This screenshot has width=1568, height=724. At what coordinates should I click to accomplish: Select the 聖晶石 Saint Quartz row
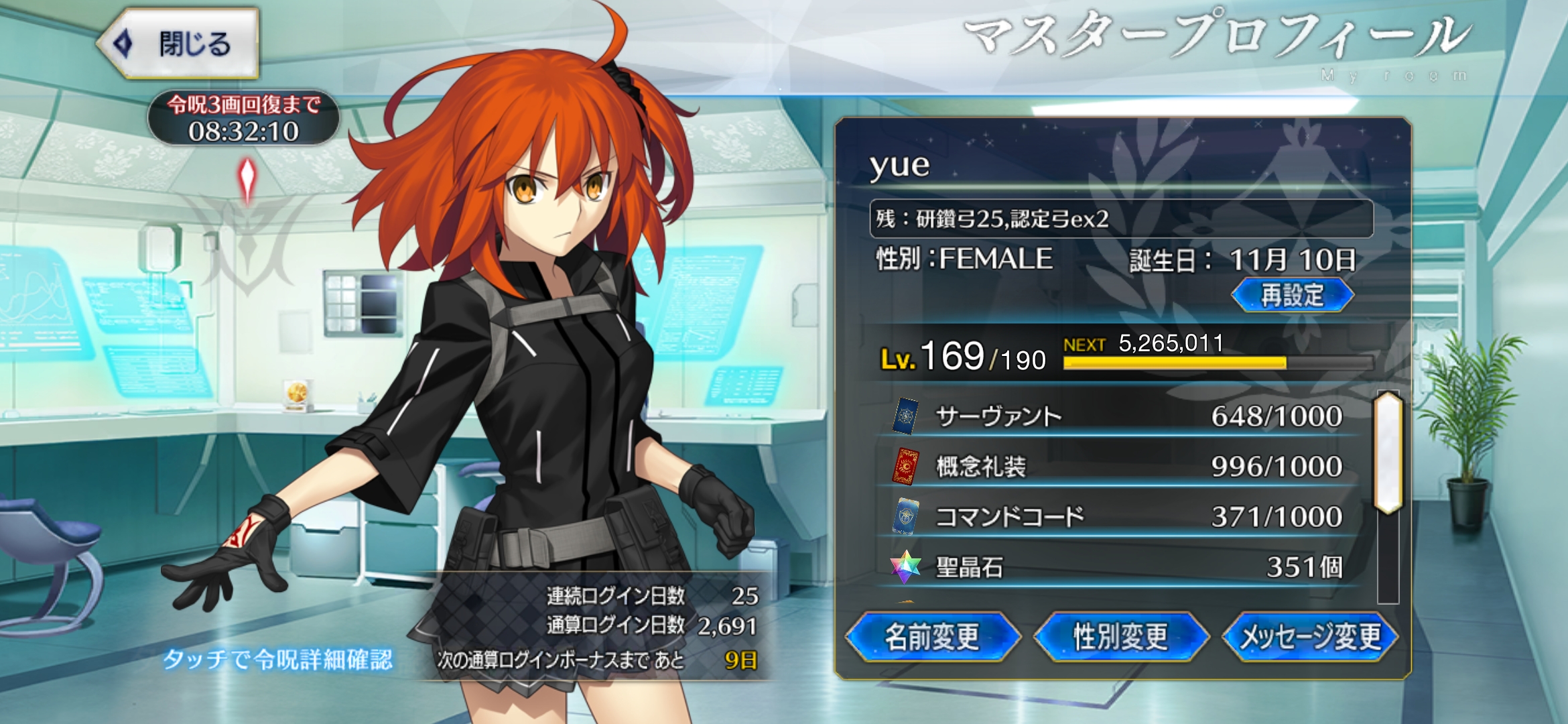[1119, 567]
